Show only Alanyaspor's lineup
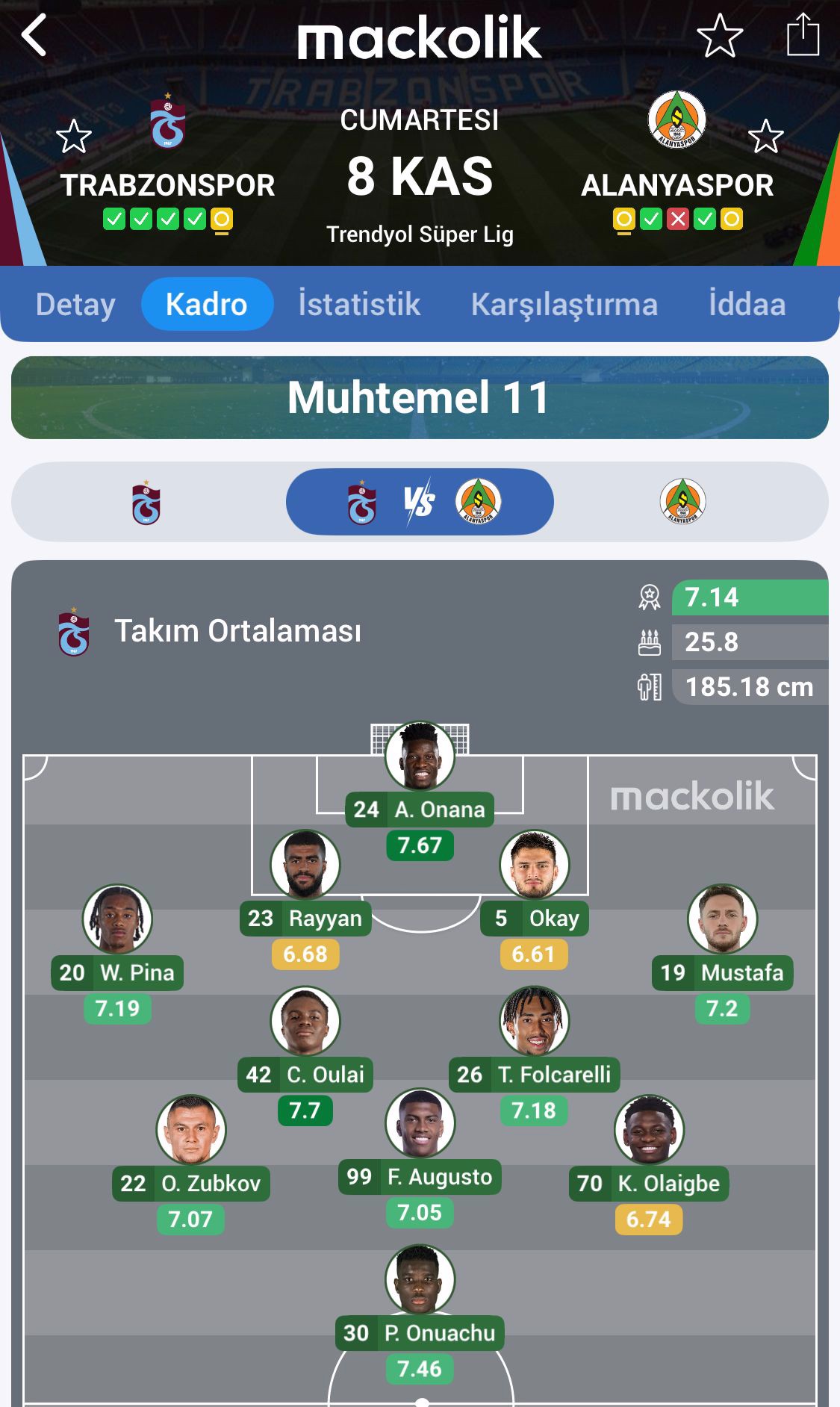The image size is (840, 1407). coord(682,502)
